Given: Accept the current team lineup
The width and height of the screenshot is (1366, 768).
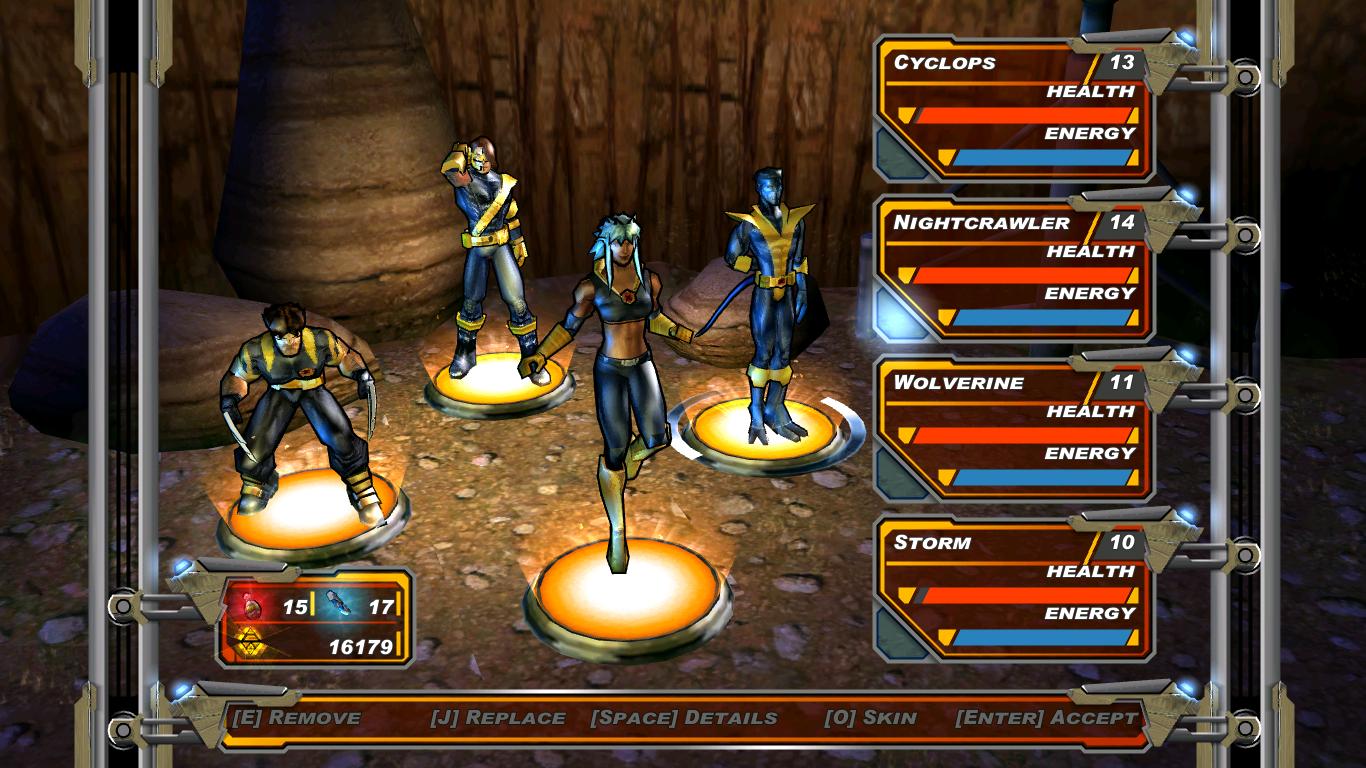Looking at the screenshot, I should 1046,718.
